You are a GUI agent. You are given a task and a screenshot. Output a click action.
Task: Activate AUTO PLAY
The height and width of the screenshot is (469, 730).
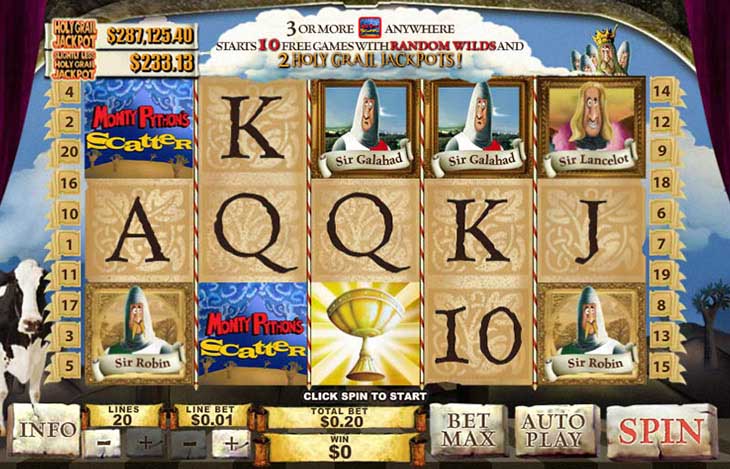point(553,429)
